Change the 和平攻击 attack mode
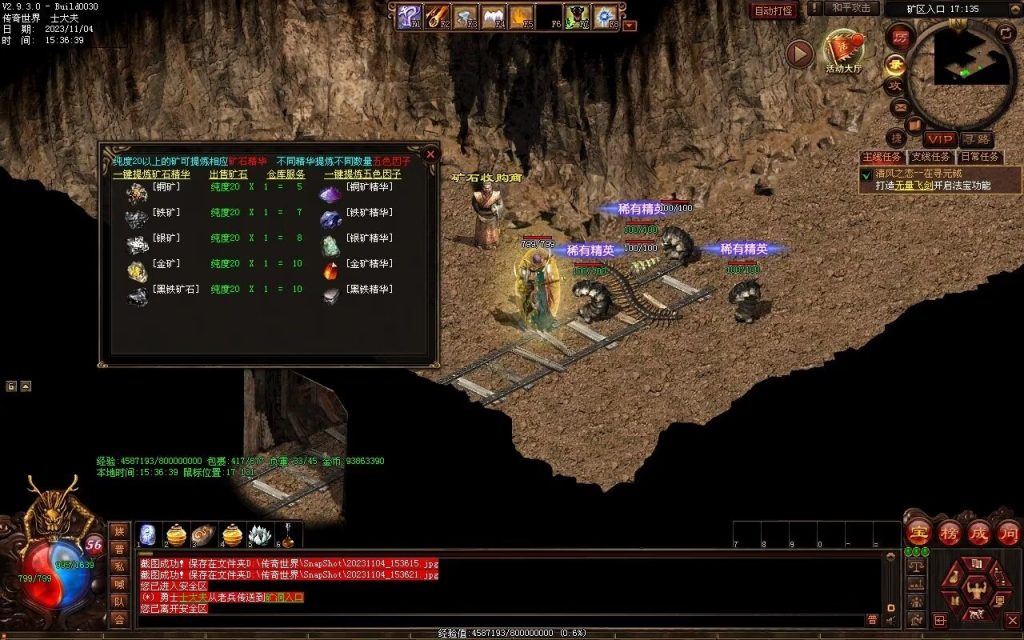1024x640 pixels. coord(853,8)
